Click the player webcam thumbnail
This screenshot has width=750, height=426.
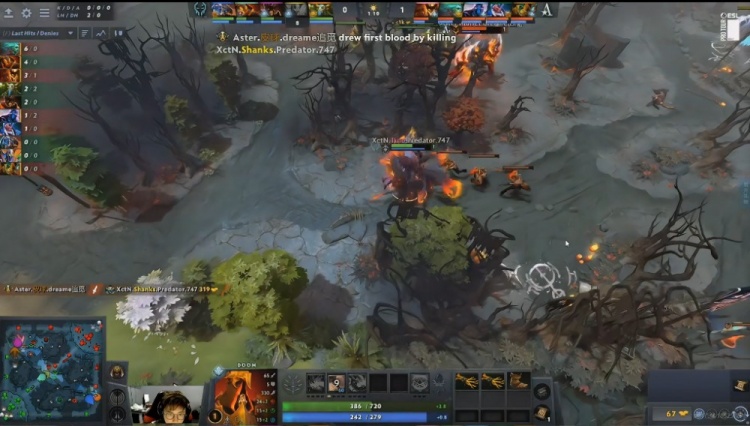click(166, 404)
